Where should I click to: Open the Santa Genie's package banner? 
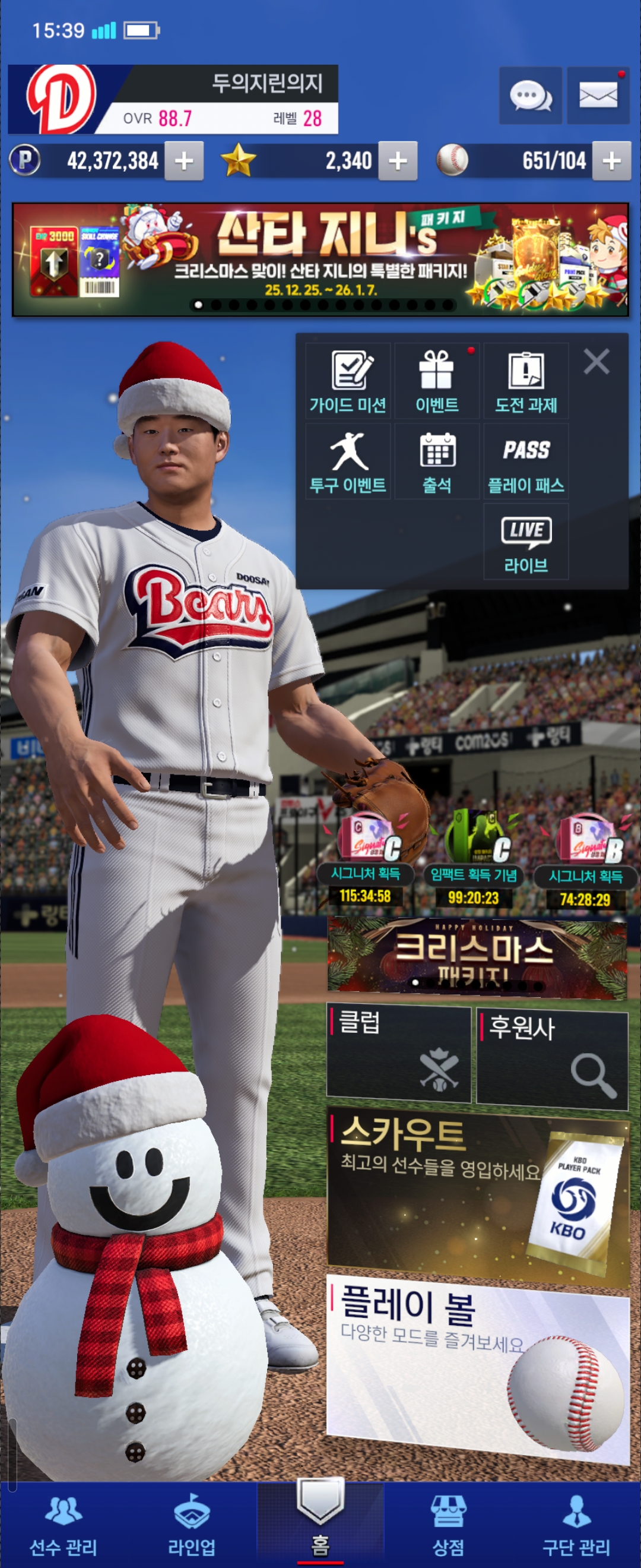point(320,260)
